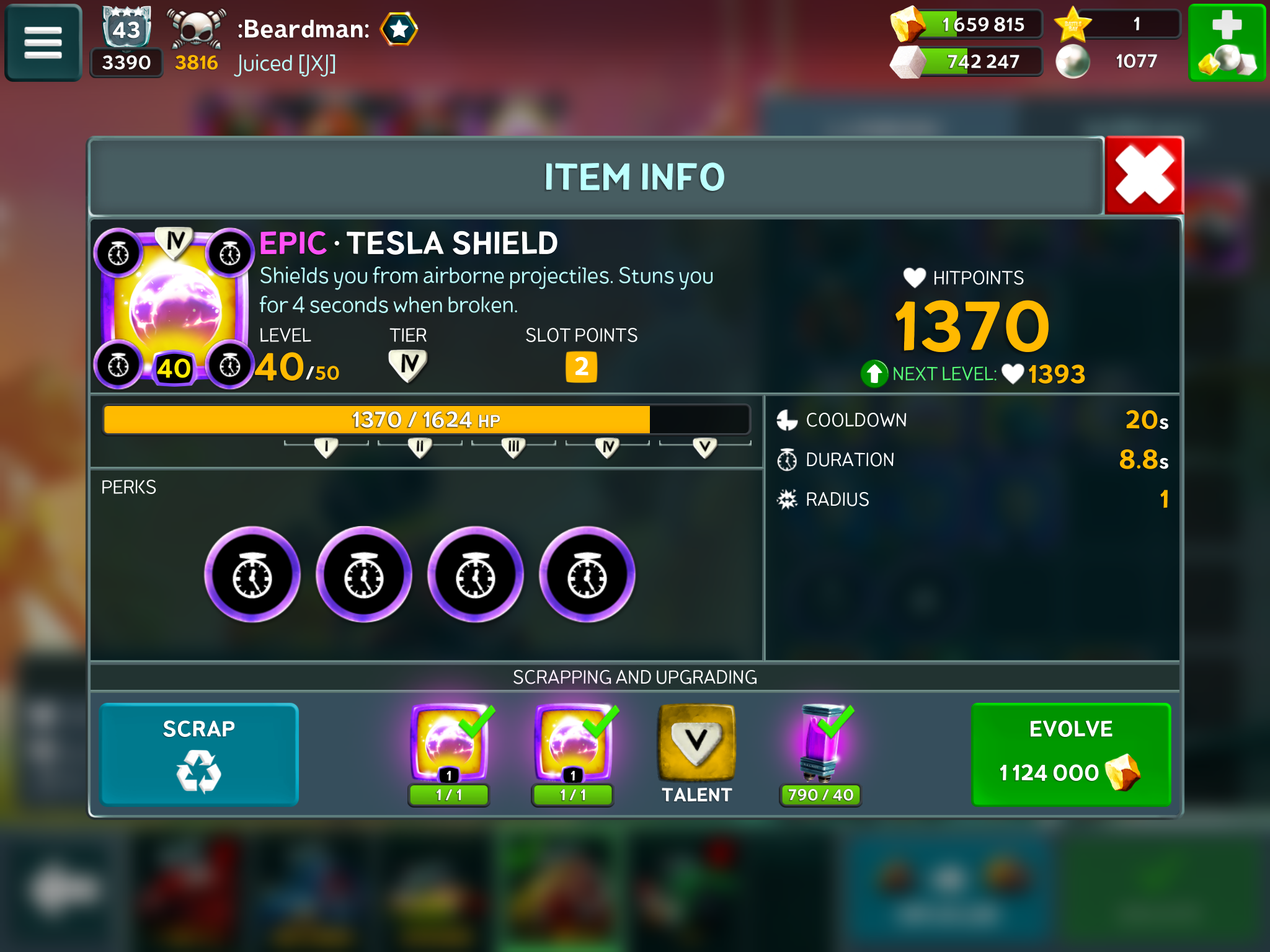Open the captain level 43 badge
This screenshot has height=952, width=1270.
(127, 28)
